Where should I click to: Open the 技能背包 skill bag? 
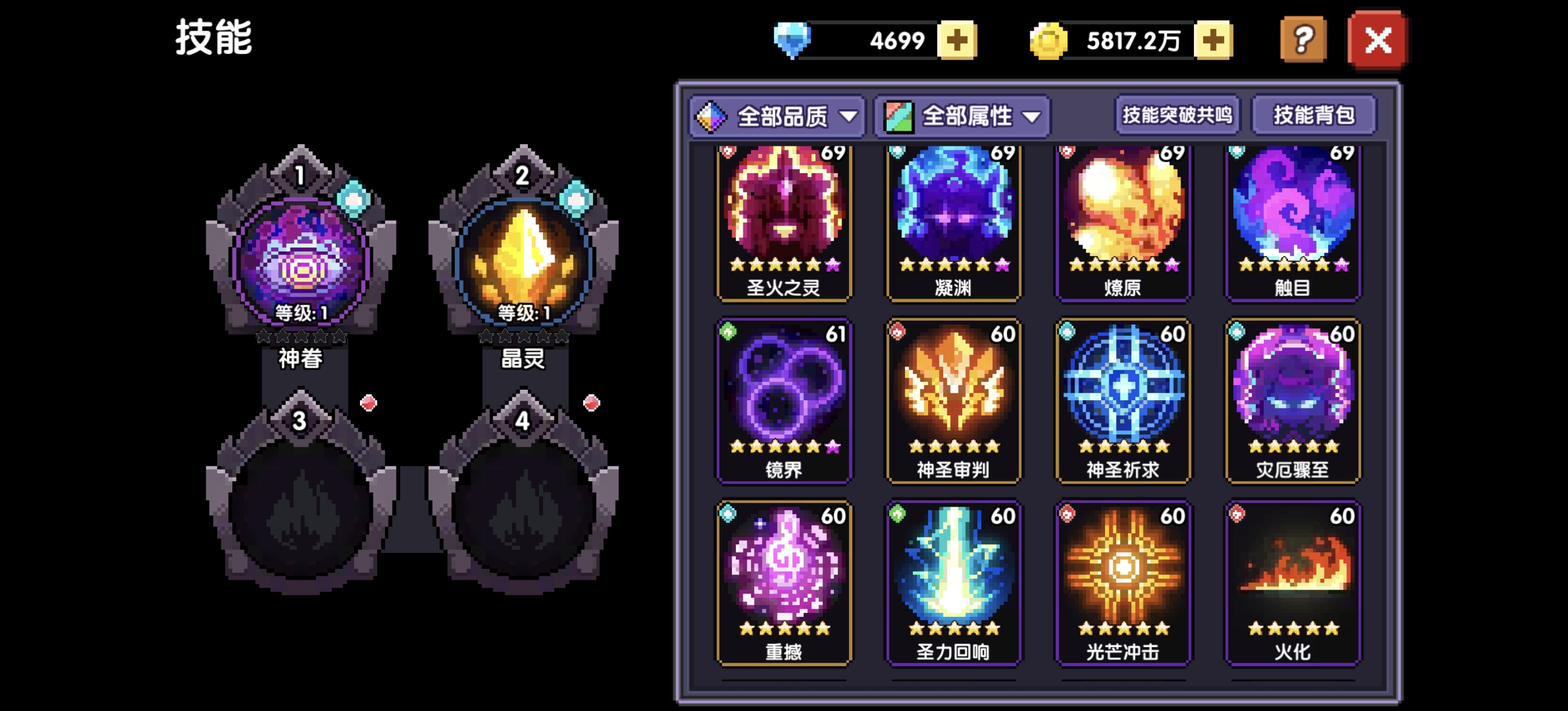[x=1314, y=114]
